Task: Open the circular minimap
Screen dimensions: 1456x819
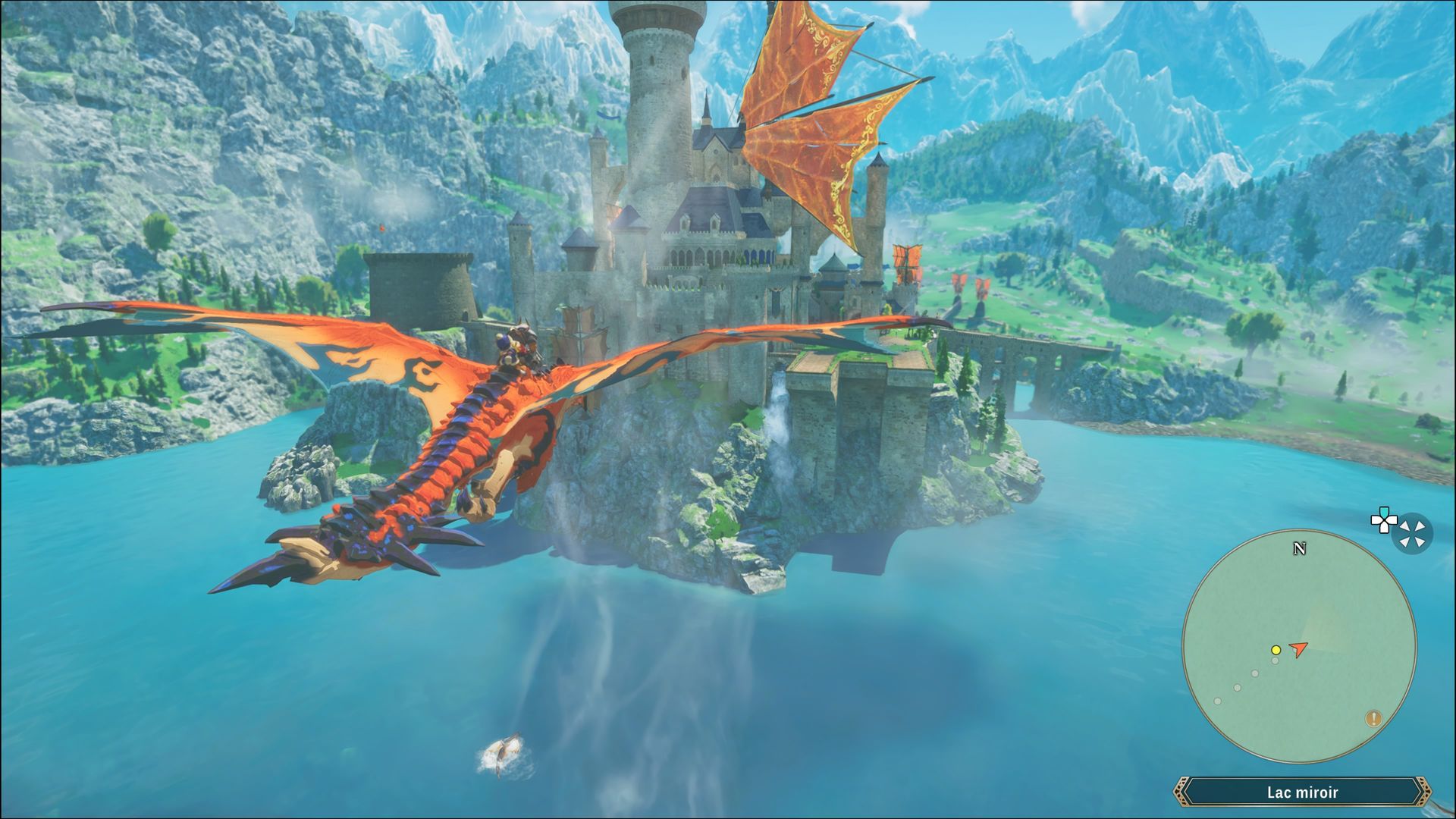Action: click(x=1299, y=647)
